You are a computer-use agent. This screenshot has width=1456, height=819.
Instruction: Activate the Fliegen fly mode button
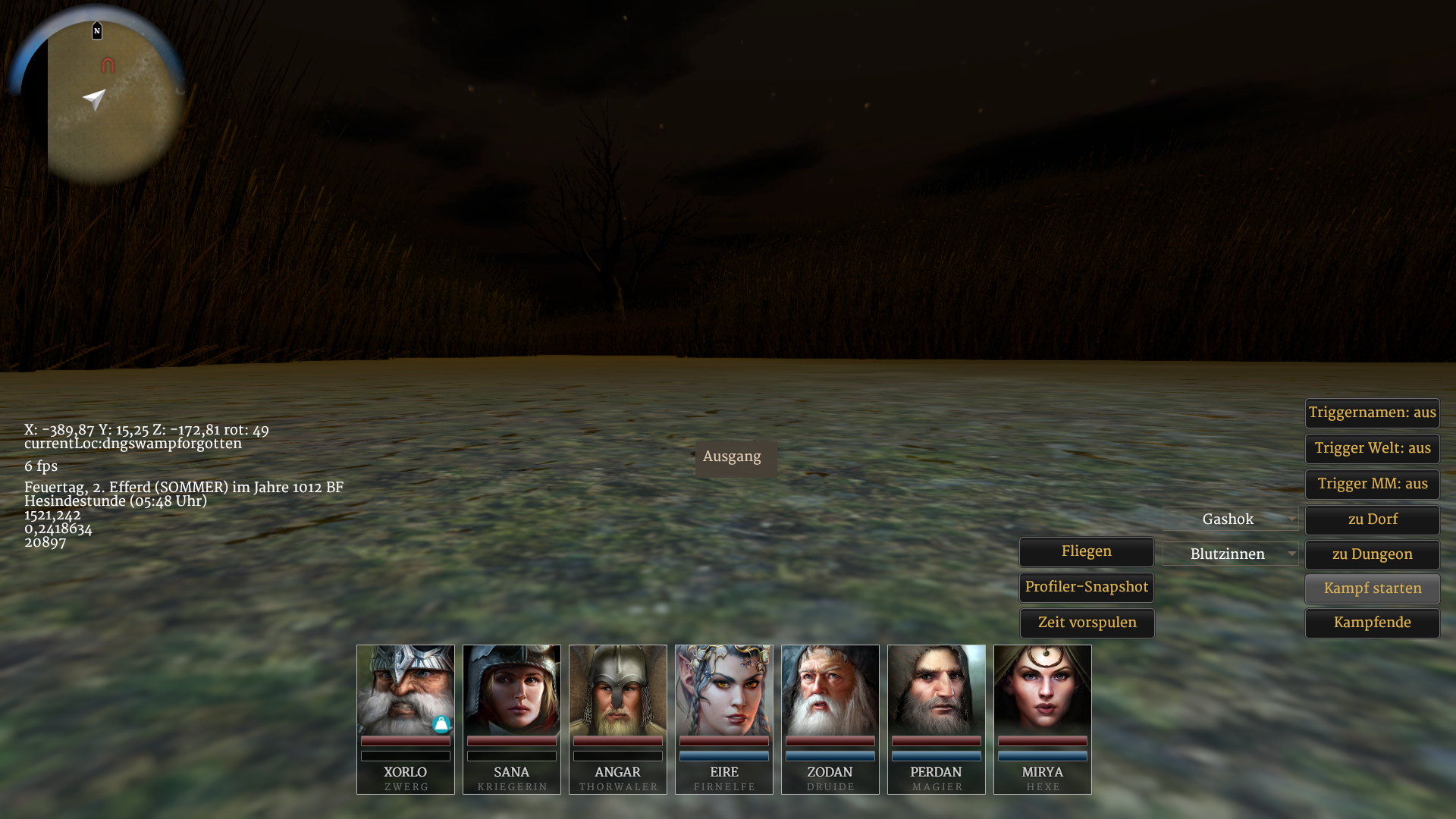point(1086,552)
